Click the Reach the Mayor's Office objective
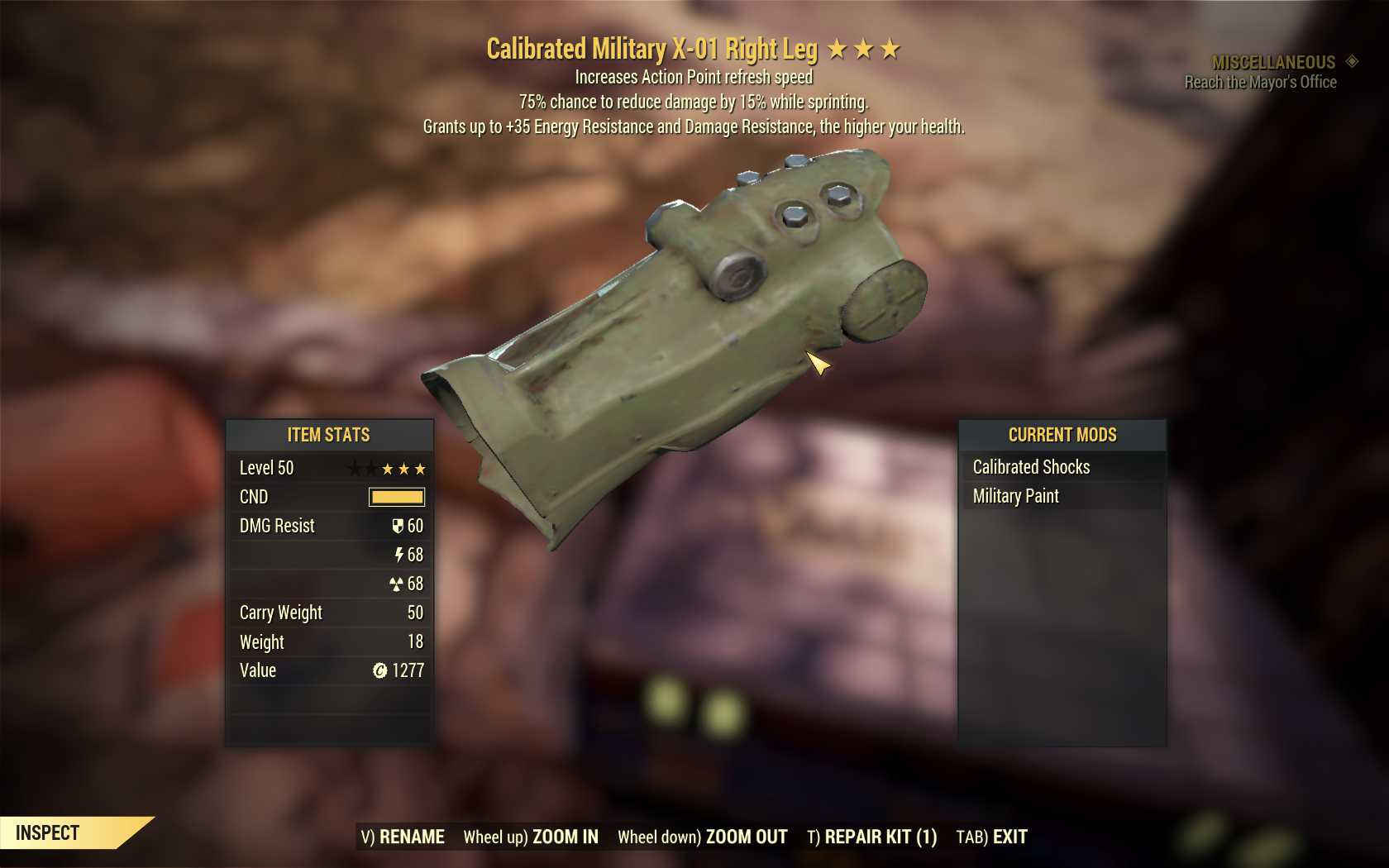1389x868 pixels. [1260, 82]
